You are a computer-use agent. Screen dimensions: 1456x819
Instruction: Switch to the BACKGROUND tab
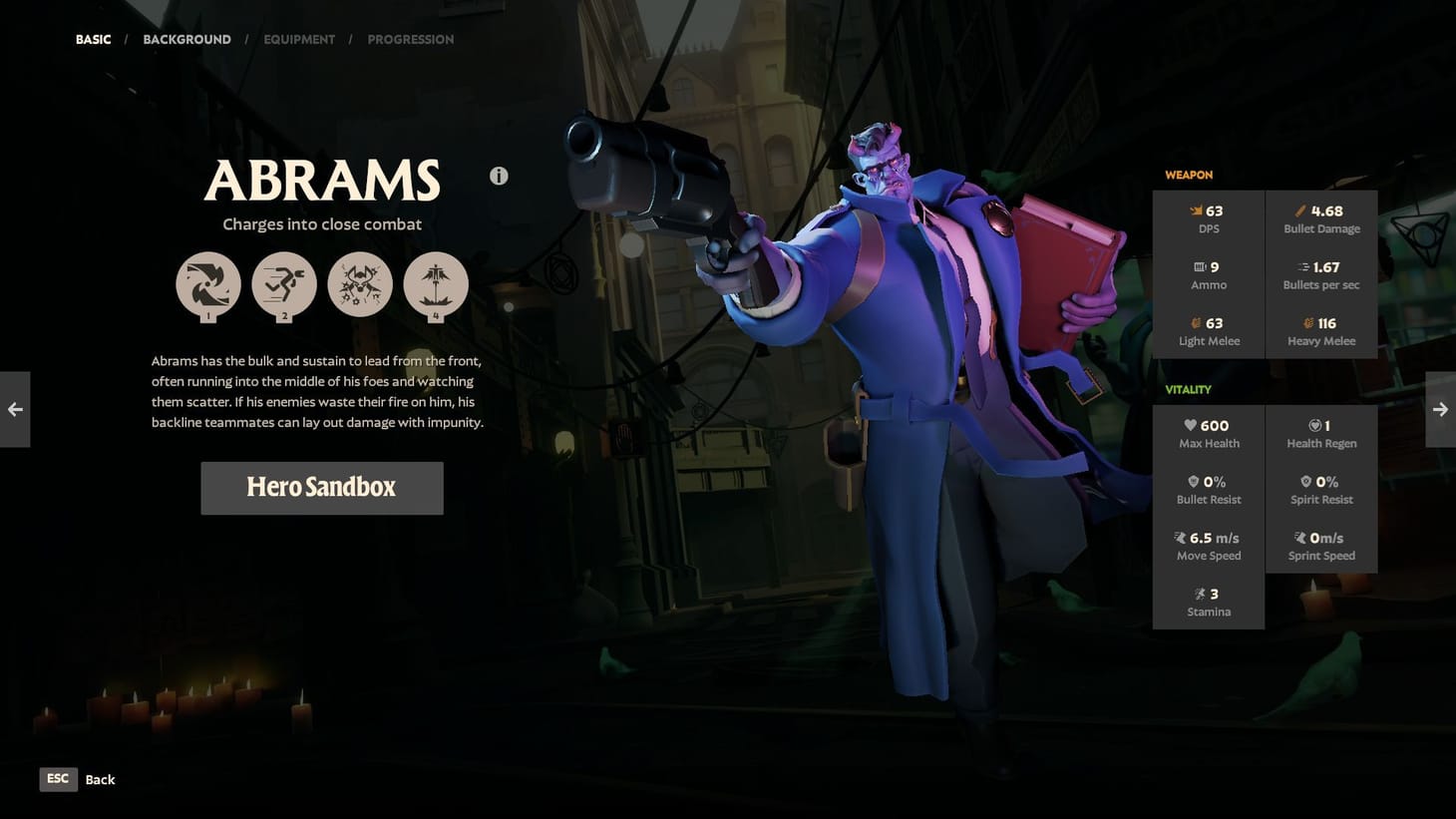point(186,39)
